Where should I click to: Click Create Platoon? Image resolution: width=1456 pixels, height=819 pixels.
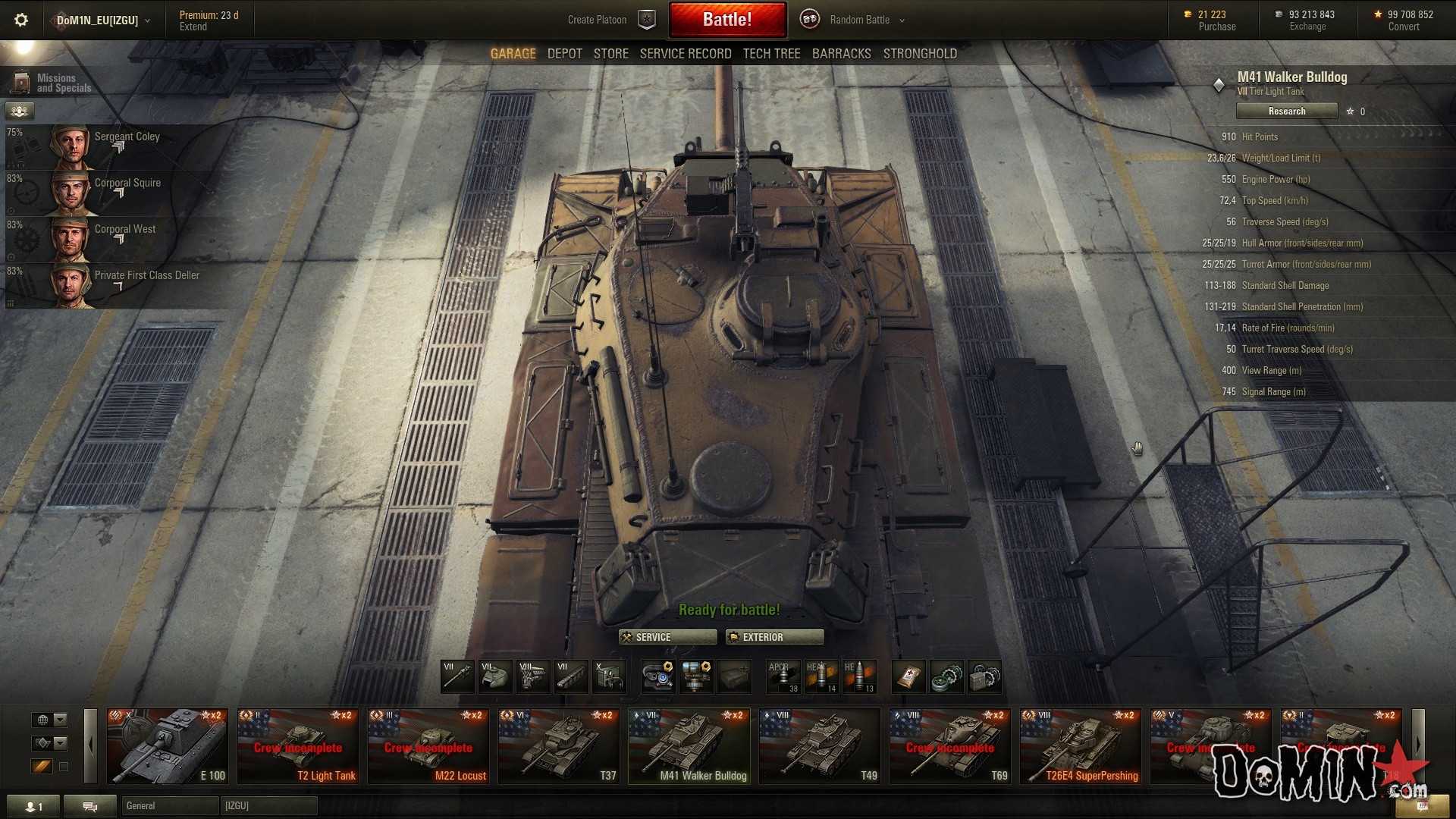pyautogui.click(x=598, y=20)
